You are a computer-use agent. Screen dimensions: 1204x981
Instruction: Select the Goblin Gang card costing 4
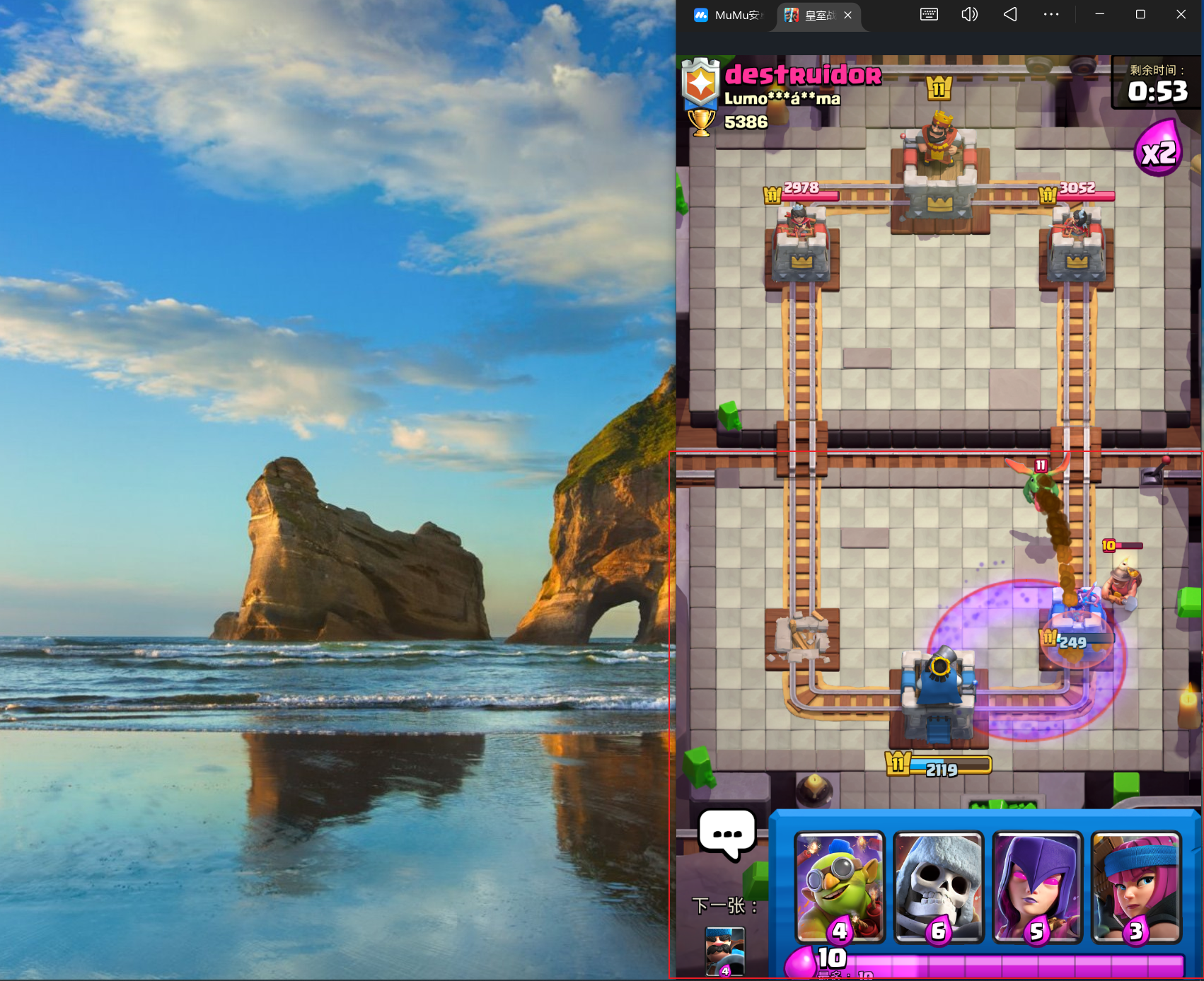coord(840,887)
